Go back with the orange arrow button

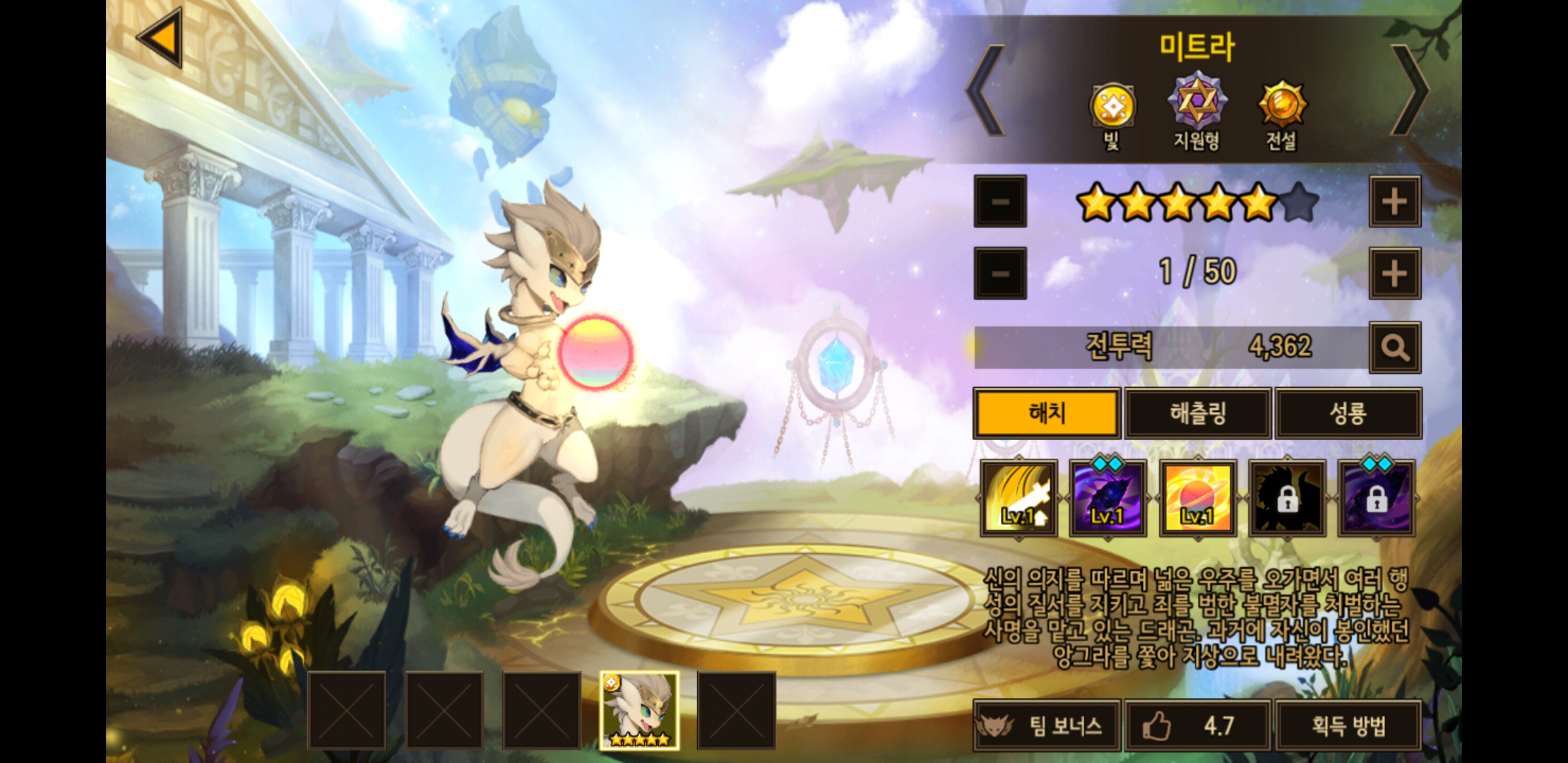[161, 38]
